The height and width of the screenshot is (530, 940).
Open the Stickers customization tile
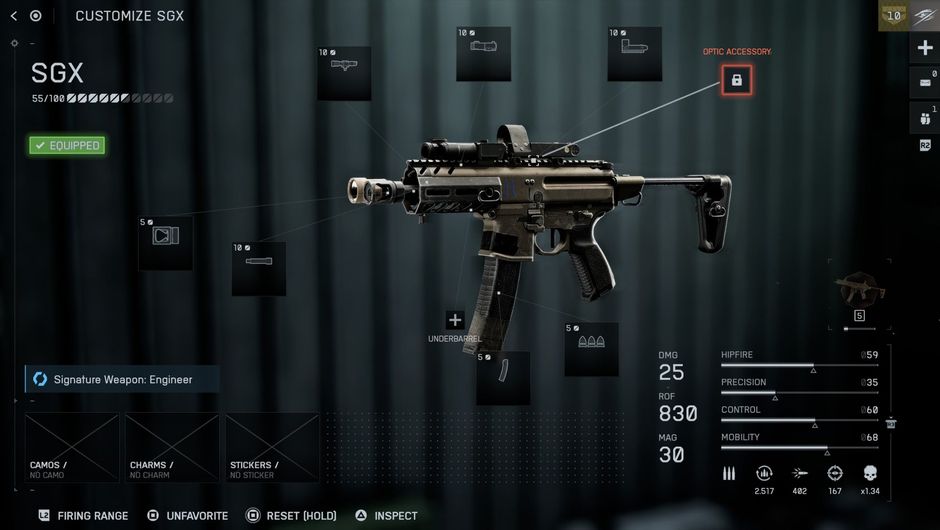(x=272, y=447)
